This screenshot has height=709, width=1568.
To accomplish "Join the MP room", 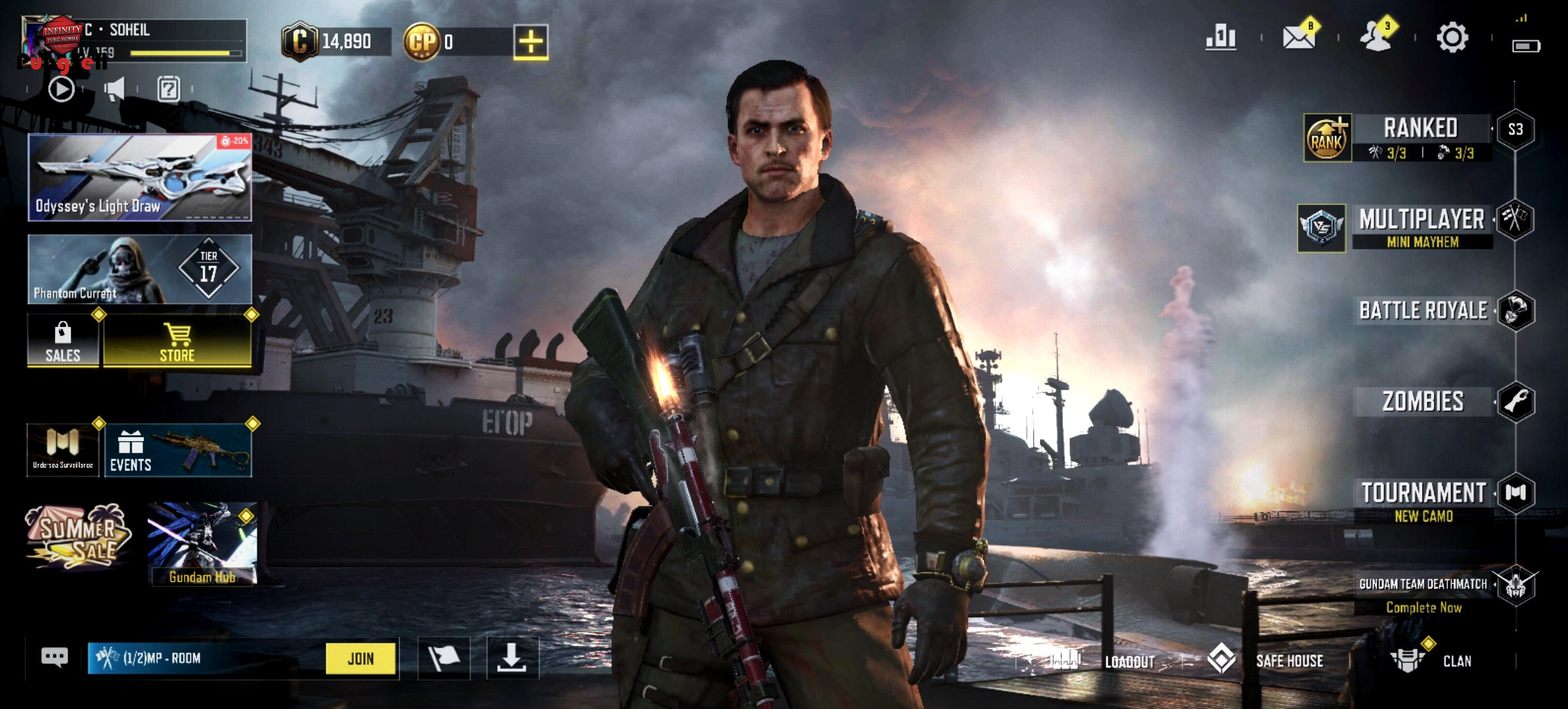I will [360, 658].
